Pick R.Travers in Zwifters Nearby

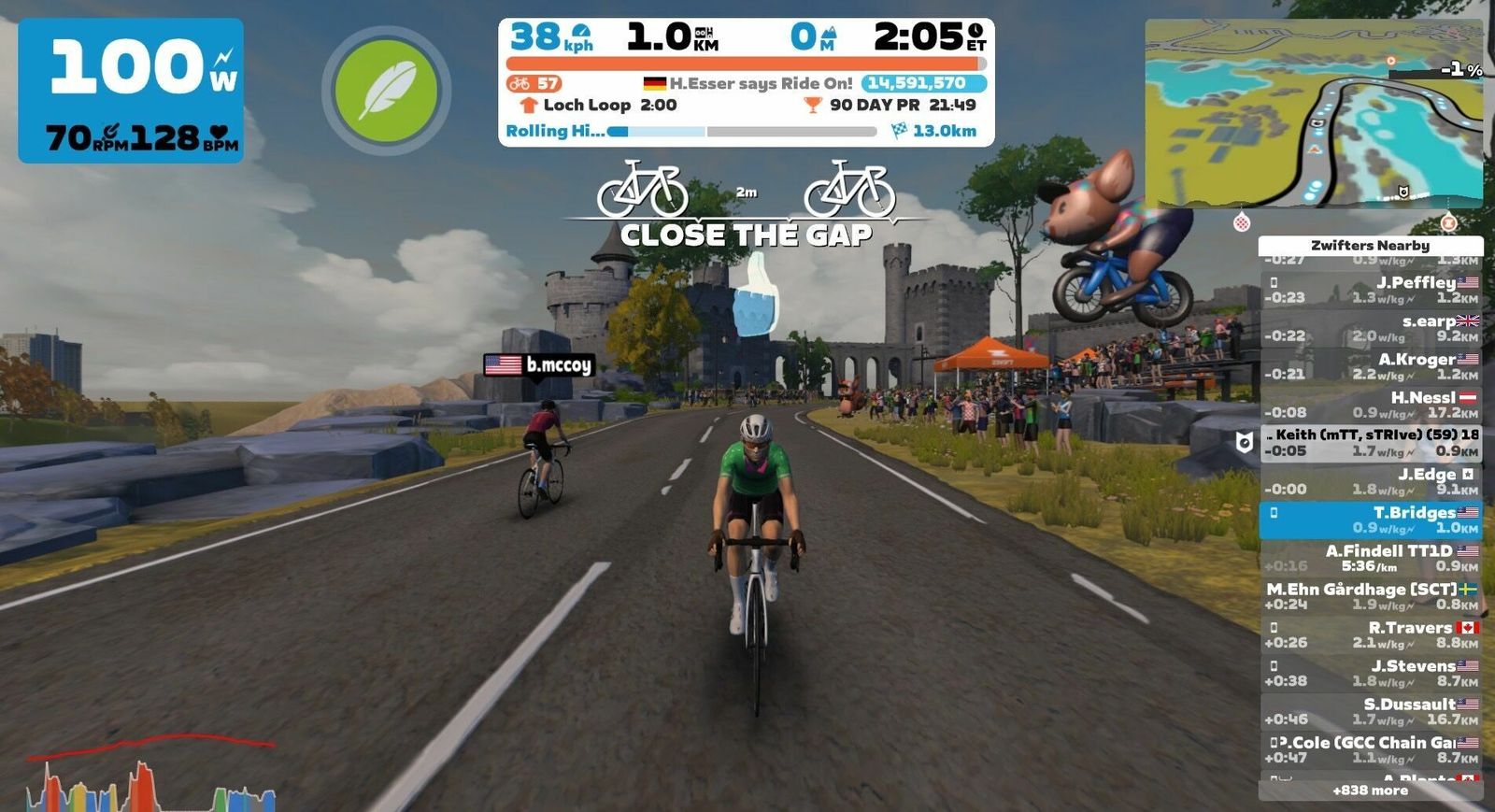pyautogui.click(x=1370, y=634)
